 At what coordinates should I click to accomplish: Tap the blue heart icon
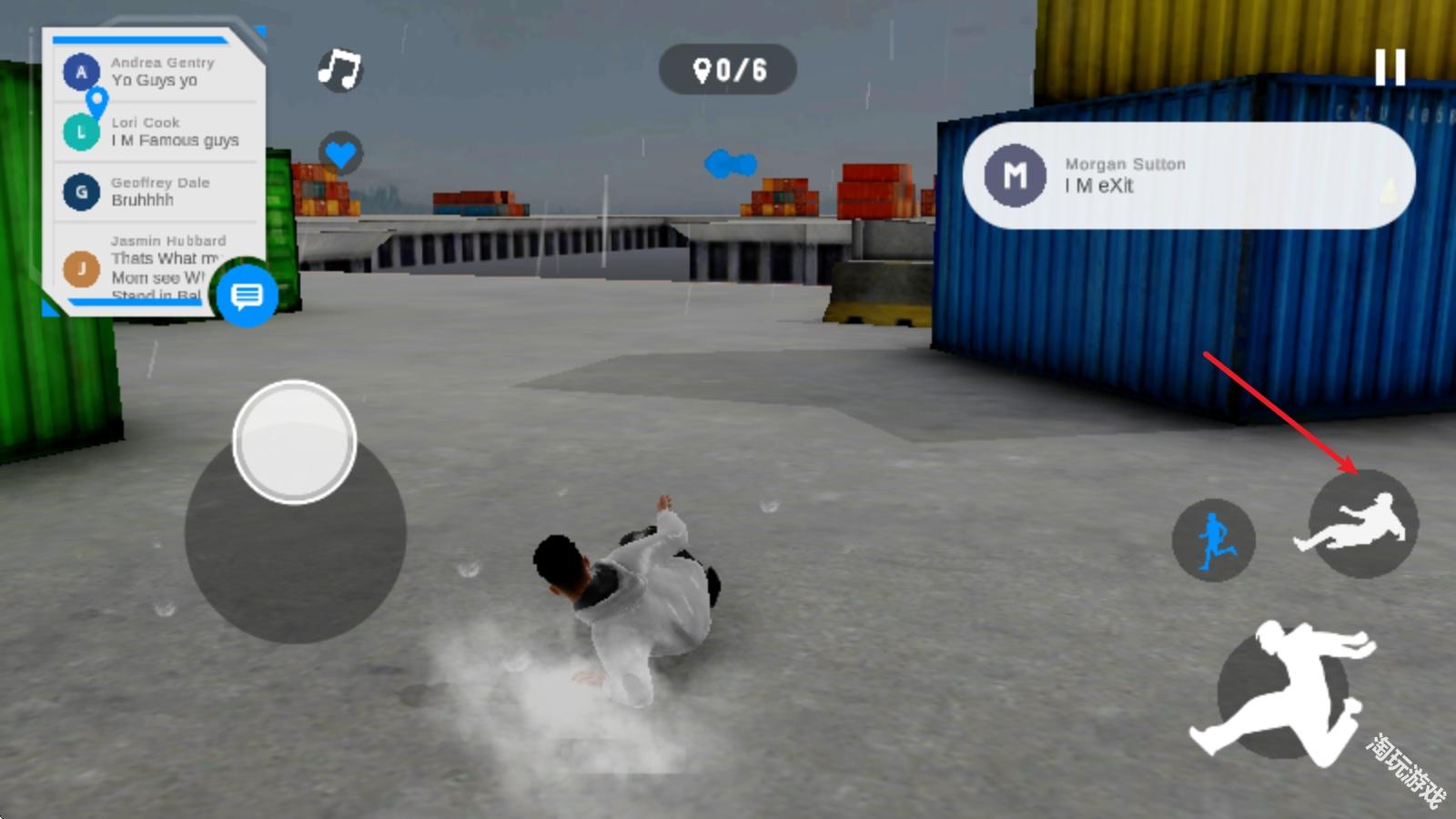[340, 154]
